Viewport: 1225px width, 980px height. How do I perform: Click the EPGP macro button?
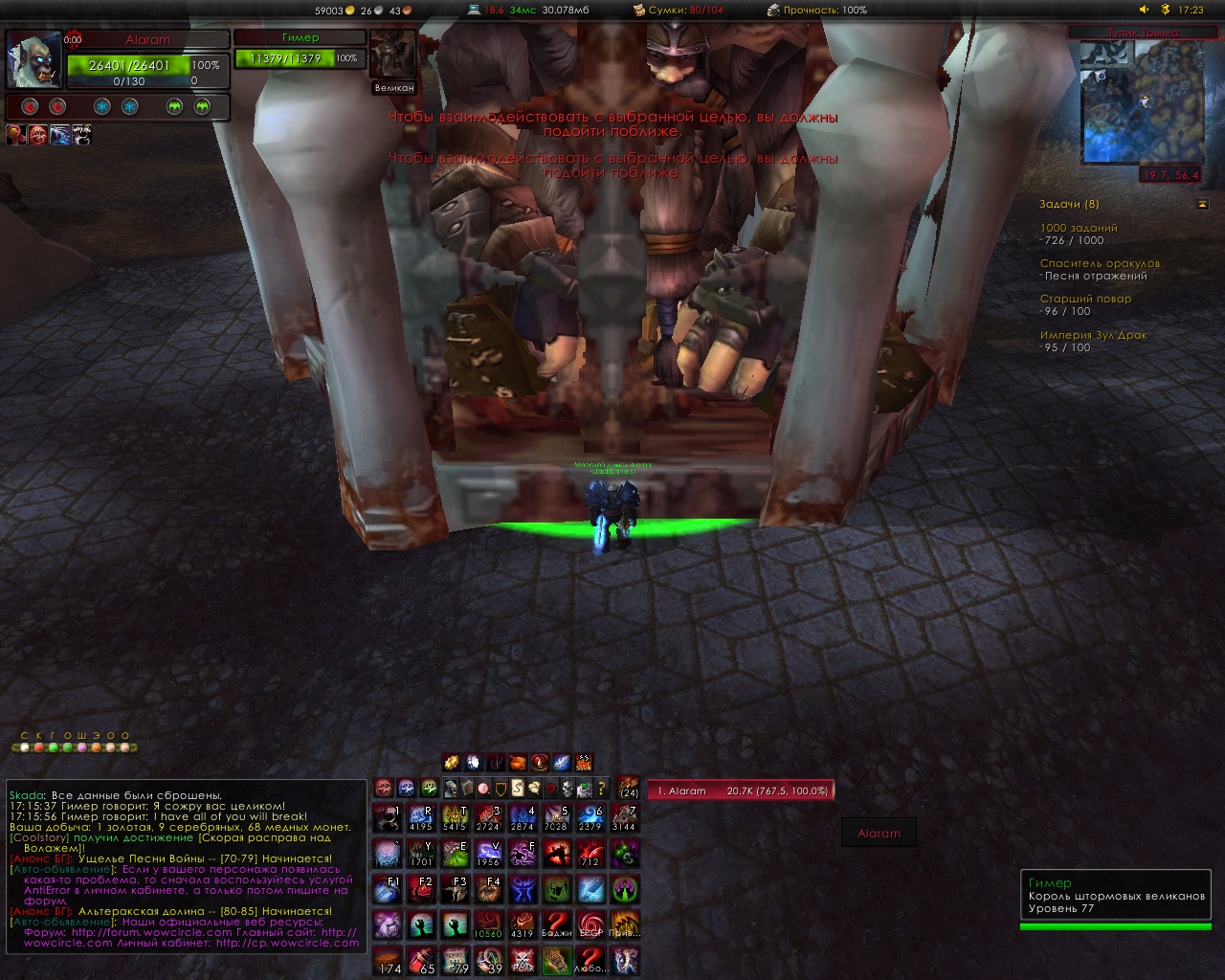(590, 924)
